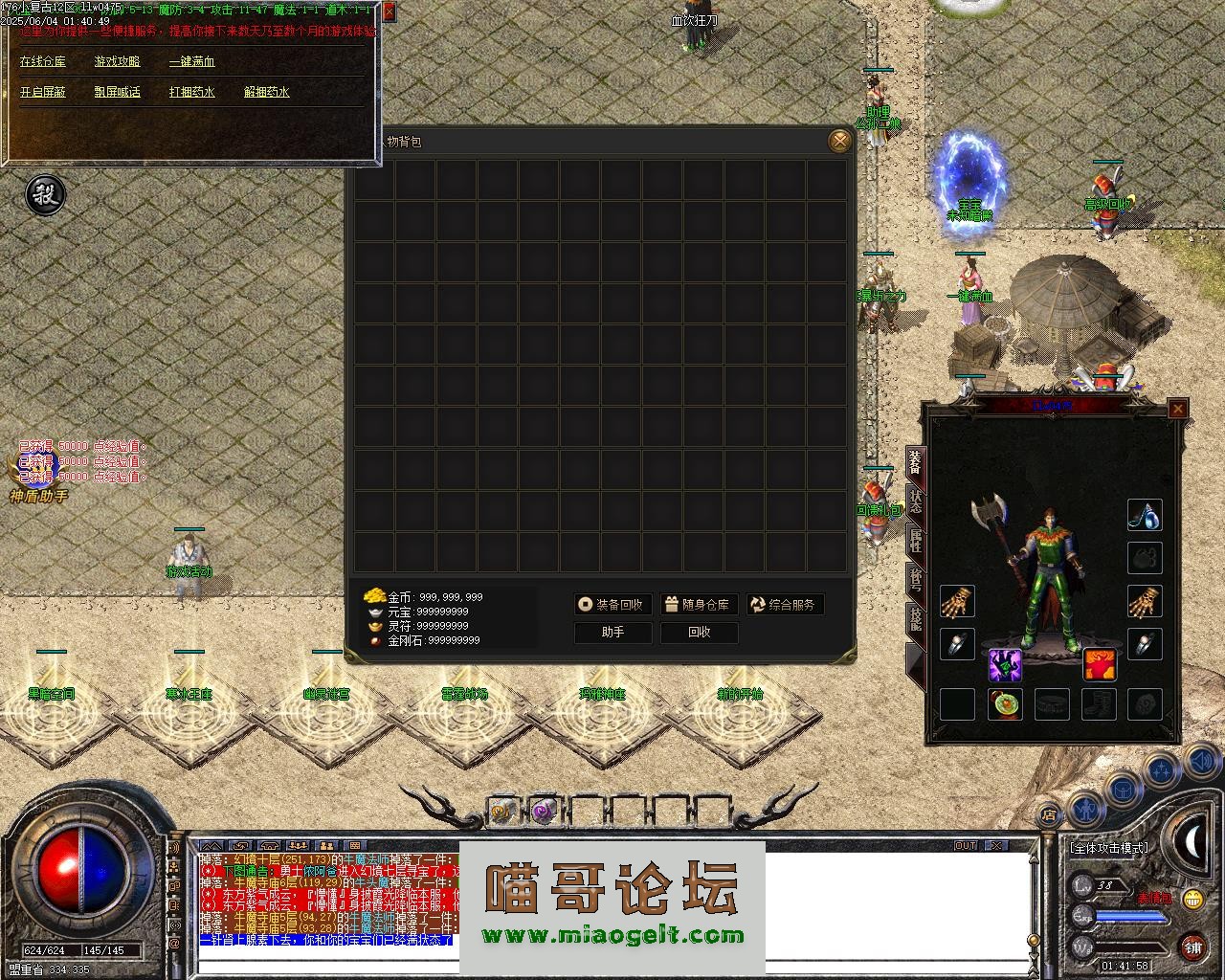This screenshot has height=980, width=1225.
Task: Open the 综合服务 general services button
Action: tap(785, 604)
